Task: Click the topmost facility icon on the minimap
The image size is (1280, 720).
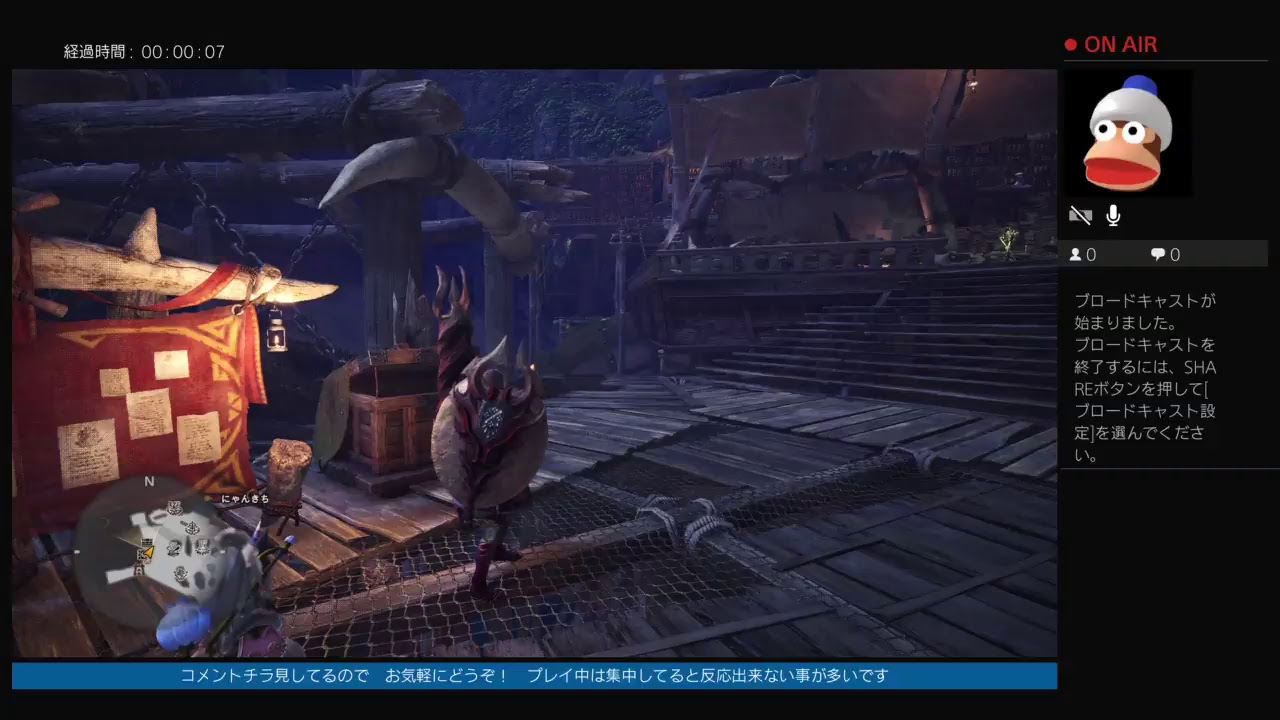Action: pos(173,506)
